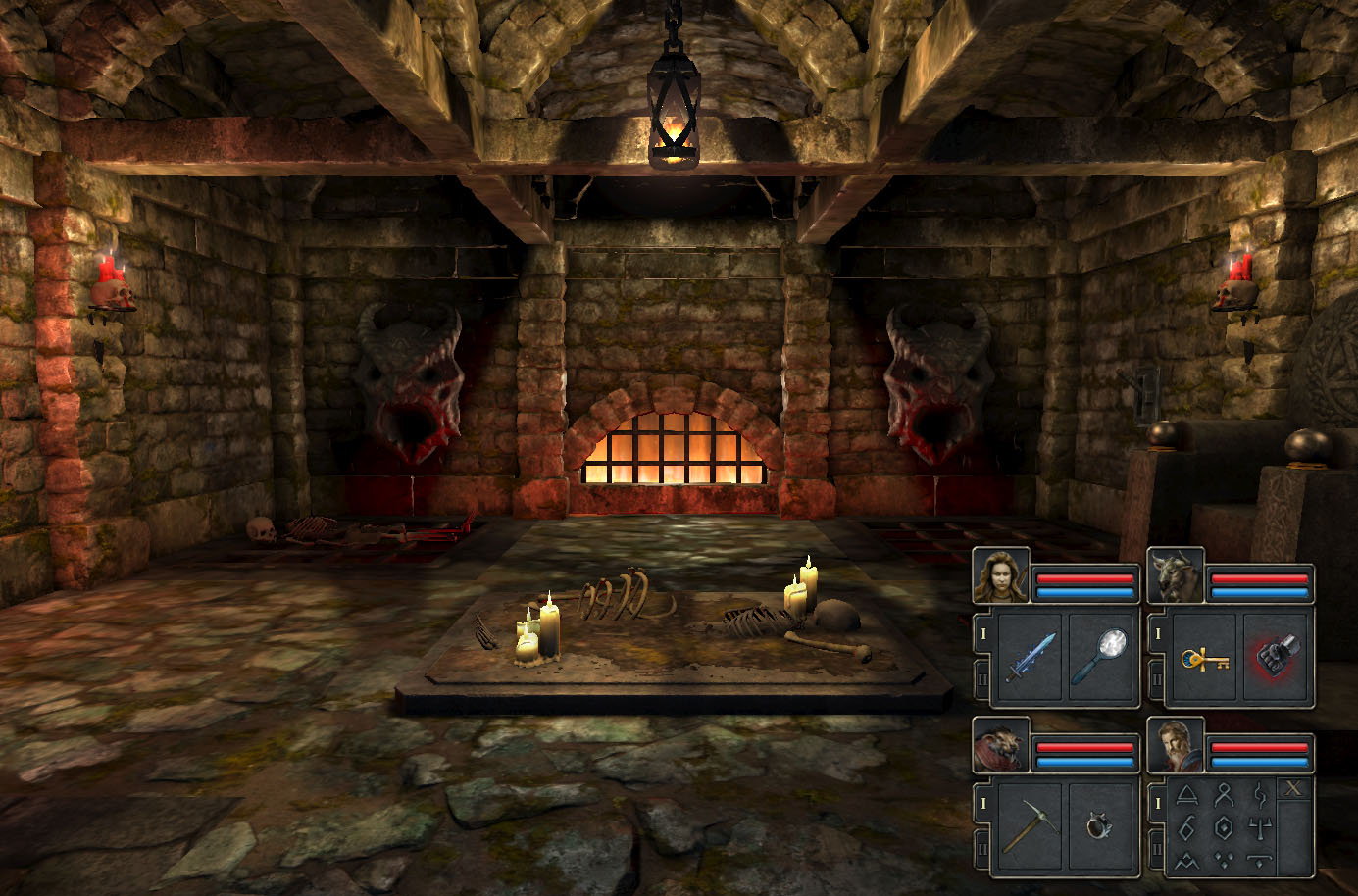Viewport: 1358px width, 896px height.
Task: Use the hand mirror item slot
Action: click(1101, 657)
